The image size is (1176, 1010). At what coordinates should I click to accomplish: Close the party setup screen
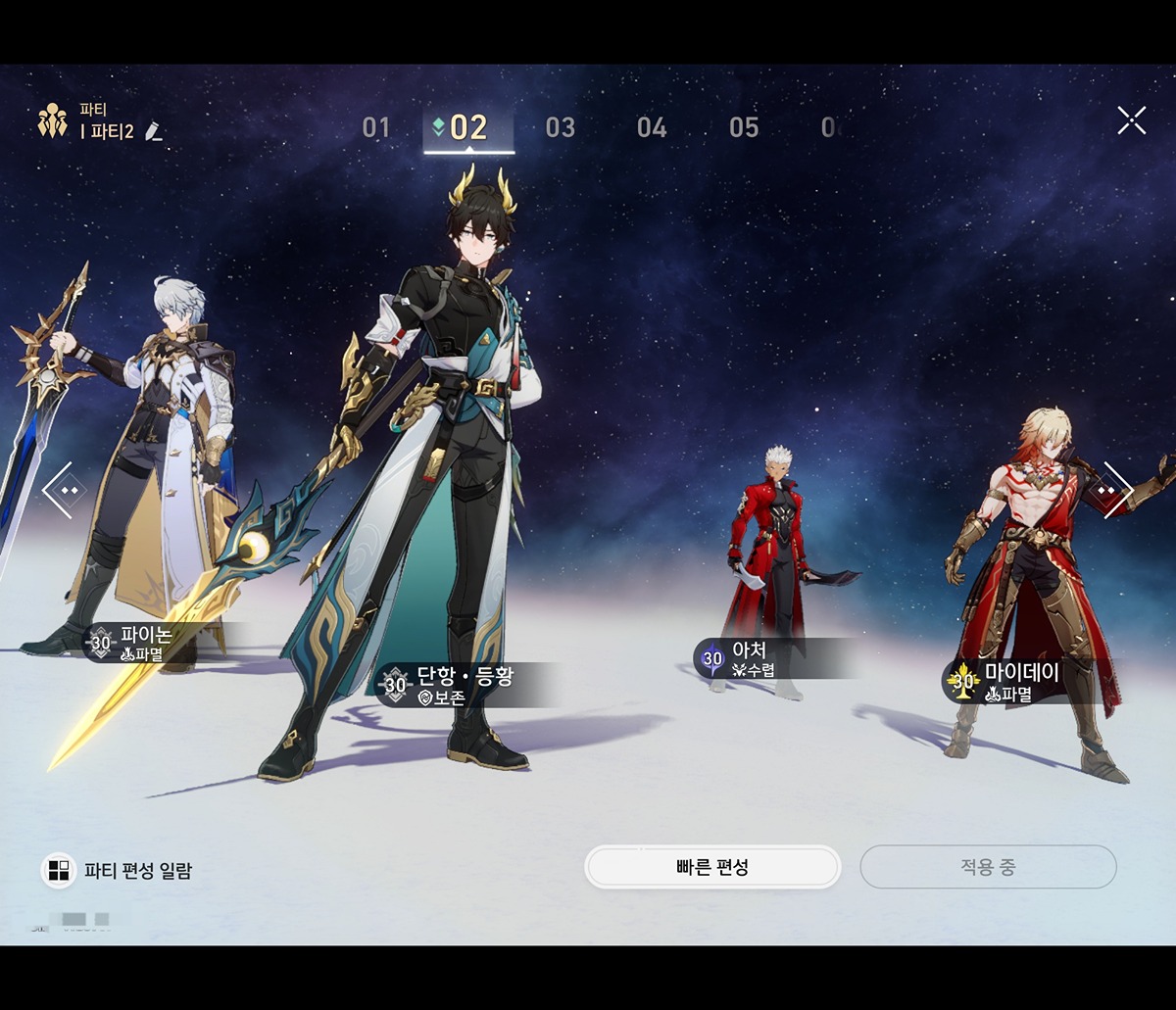tap(1131, 120)
